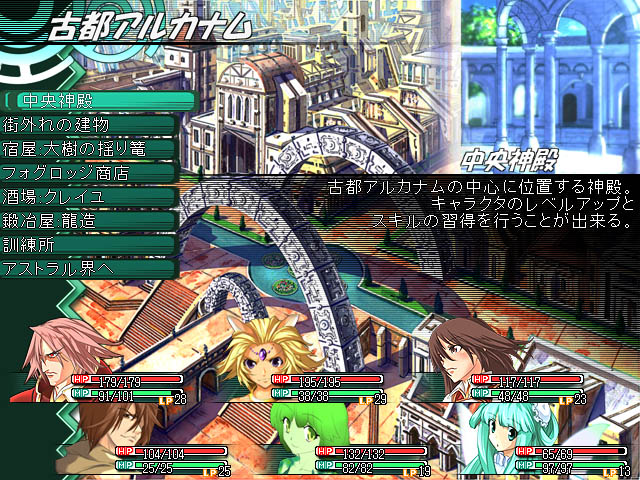
Task: Choose the 街外れの建物 location entry
Action: click(x=90, y=125)
